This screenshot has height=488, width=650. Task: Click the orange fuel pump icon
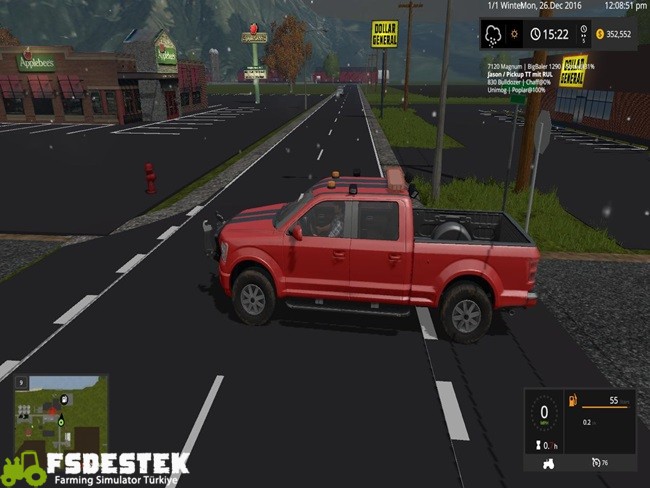point(573,401)
